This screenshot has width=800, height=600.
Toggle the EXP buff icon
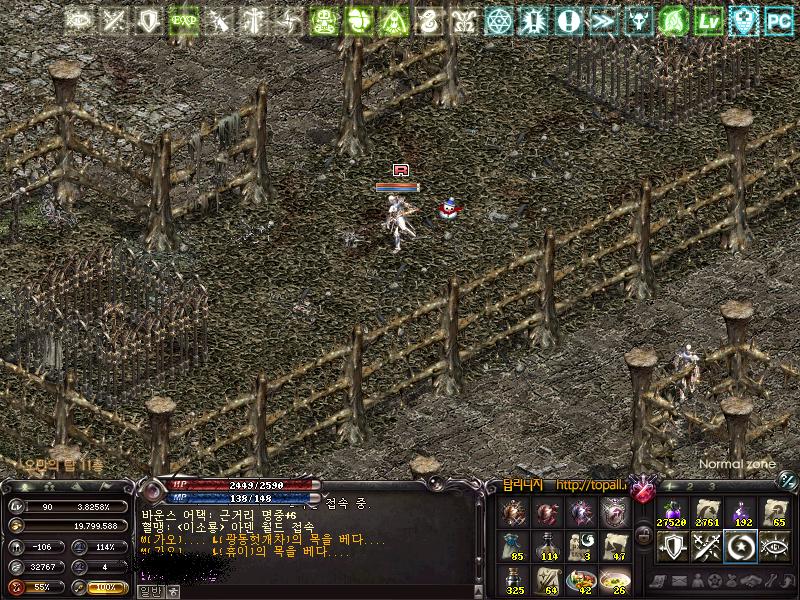pyautogui.click(x=183, y=19)
